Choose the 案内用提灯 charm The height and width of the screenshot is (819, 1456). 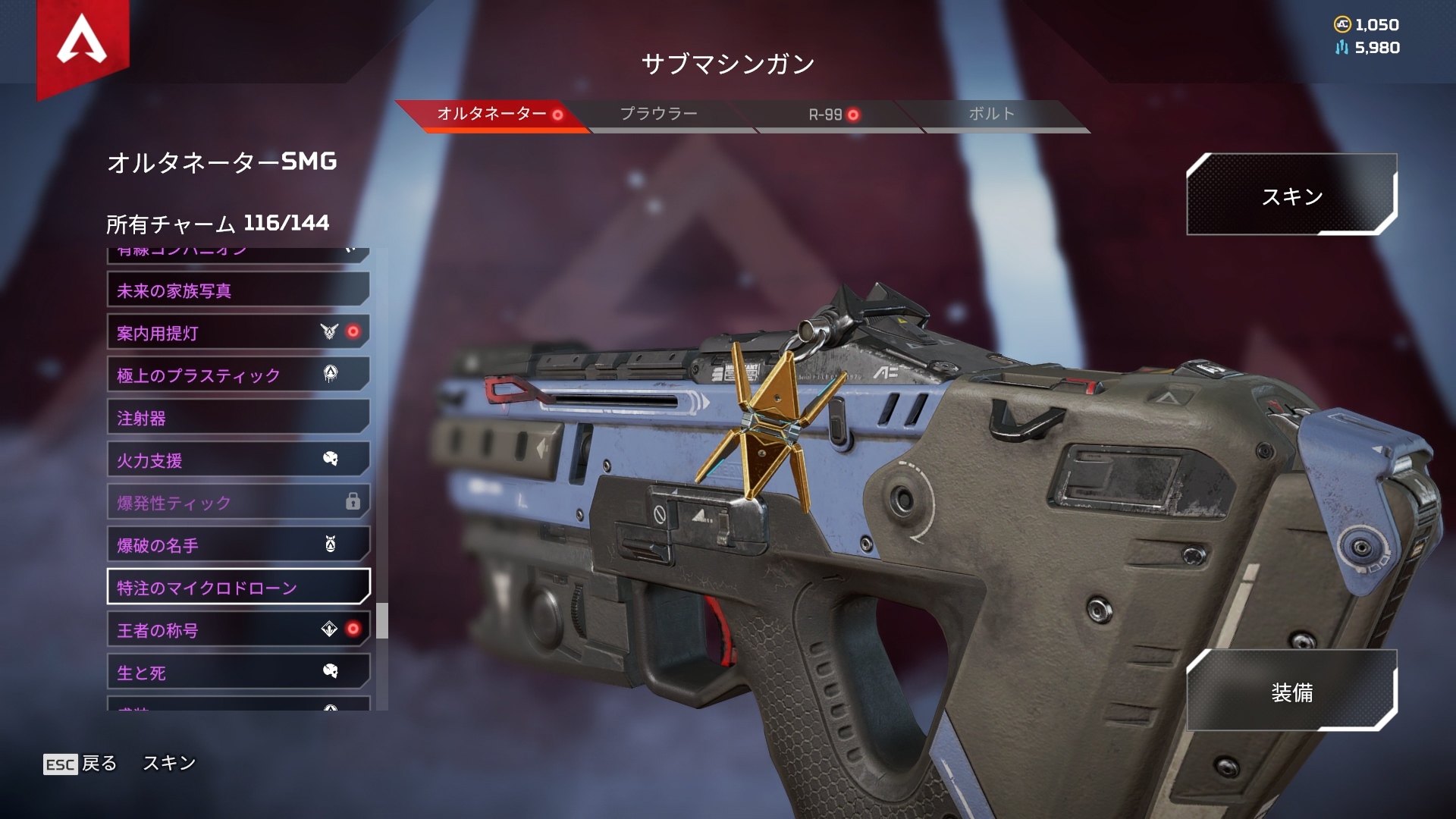point(238,333)
